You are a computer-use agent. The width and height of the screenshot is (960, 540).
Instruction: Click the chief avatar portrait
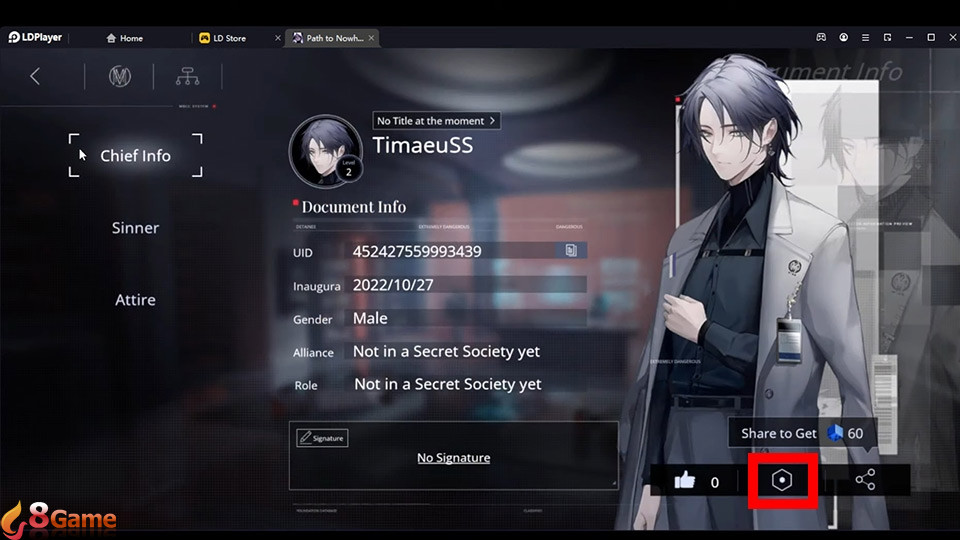coord(326,152)
